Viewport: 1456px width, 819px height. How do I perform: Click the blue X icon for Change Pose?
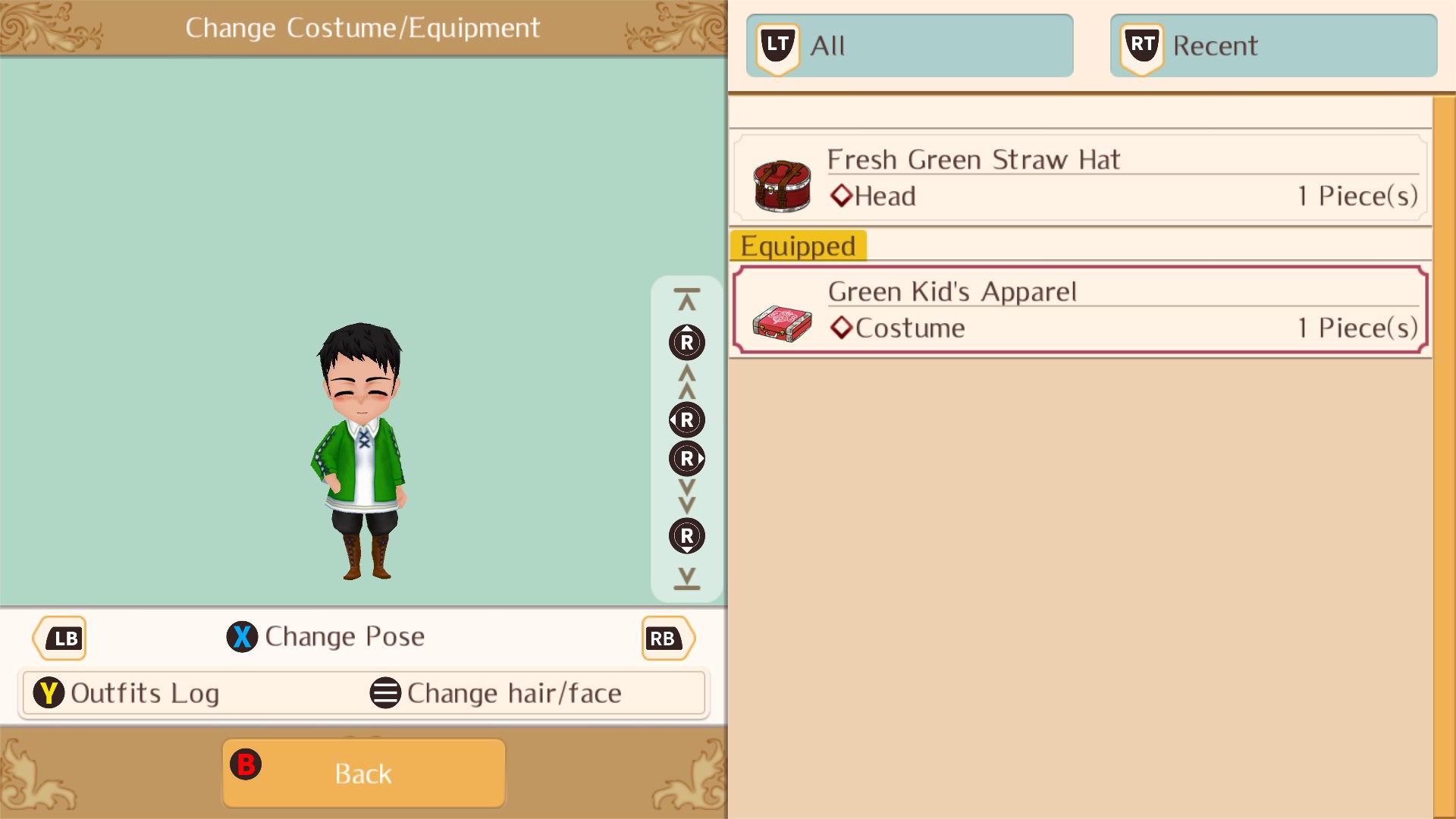[243, 637]
